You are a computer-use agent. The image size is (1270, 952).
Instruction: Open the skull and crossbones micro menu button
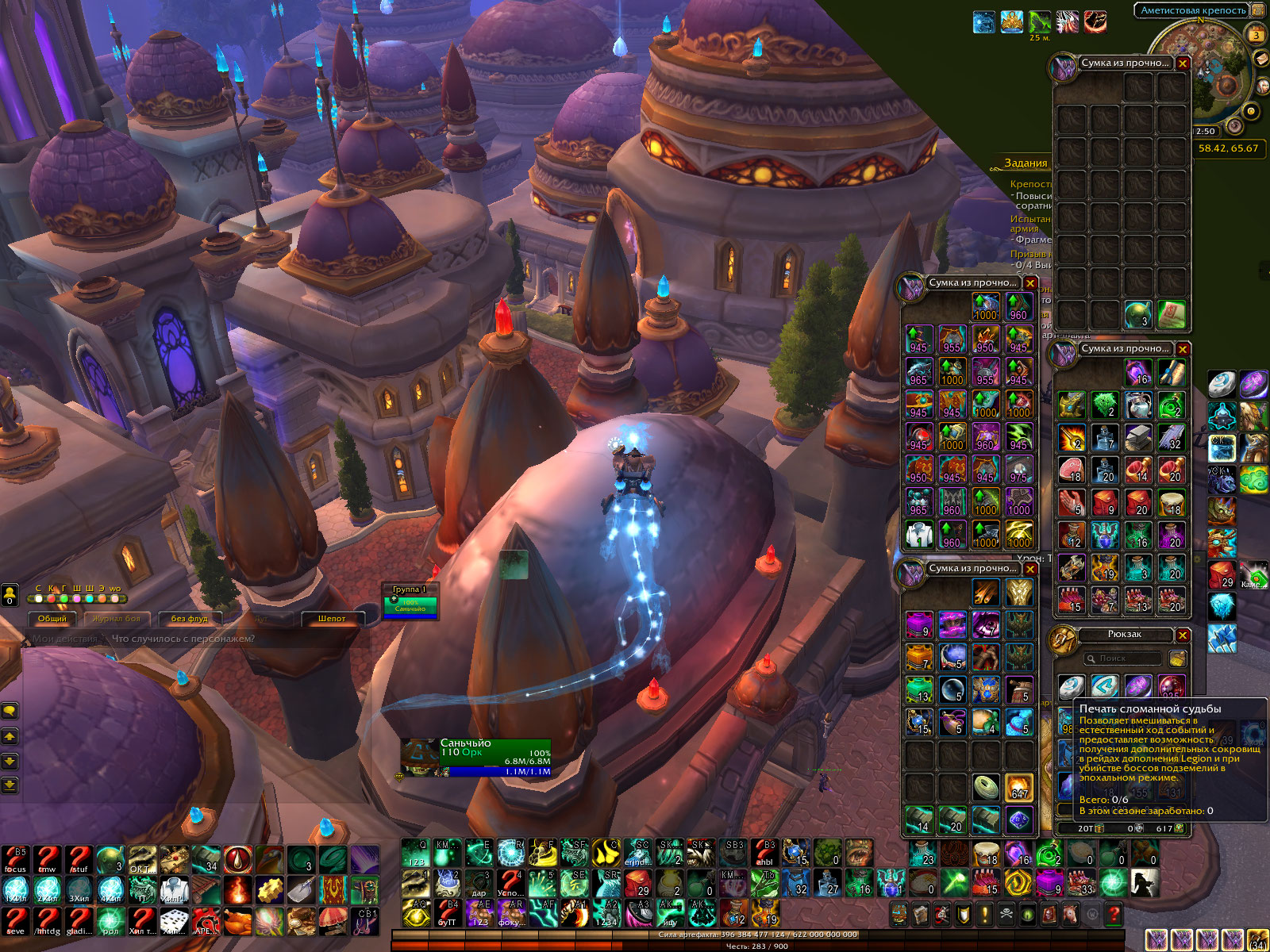1006,915
